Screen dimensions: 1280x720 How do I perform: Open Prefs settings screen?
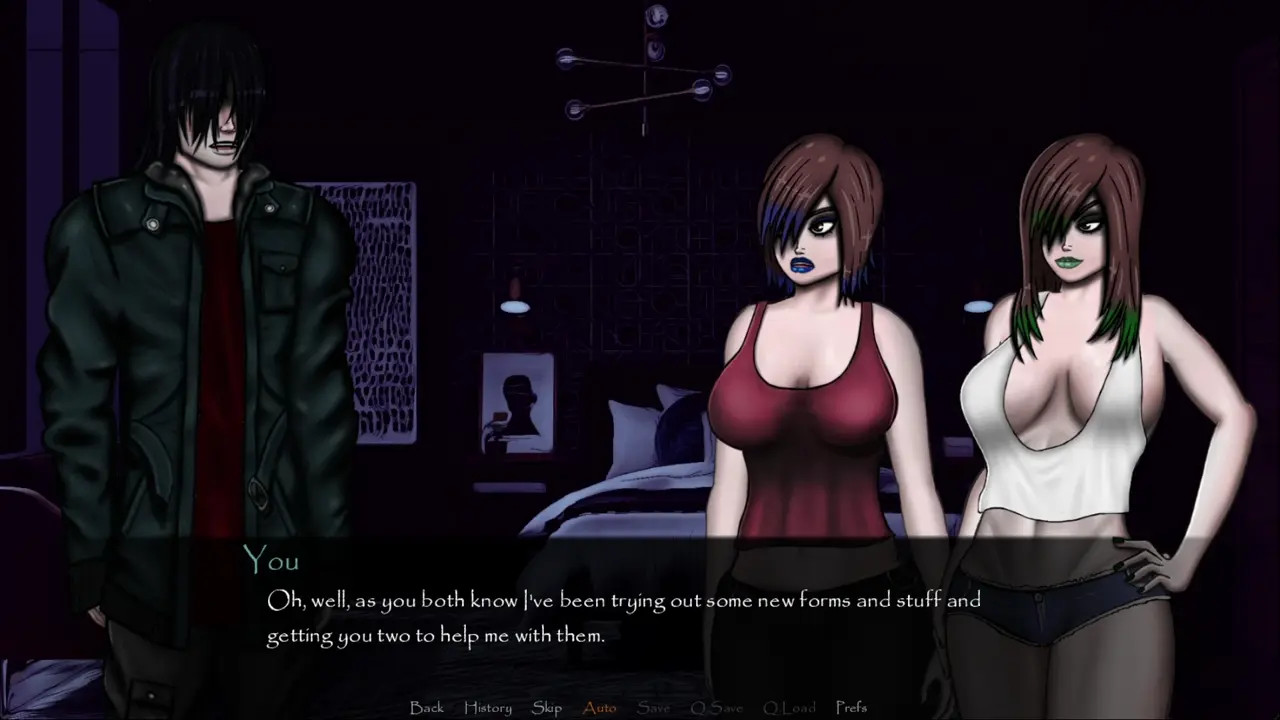(x=851, y=707)
